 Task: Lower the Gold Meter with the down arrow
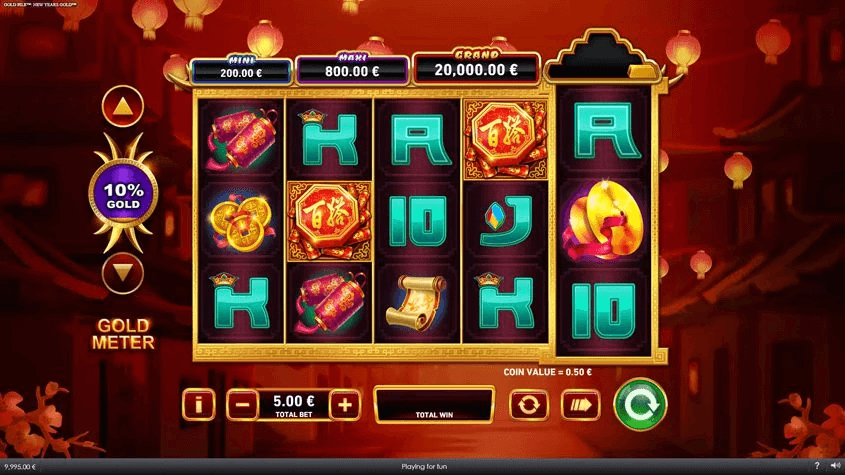[x=123, y=272]
